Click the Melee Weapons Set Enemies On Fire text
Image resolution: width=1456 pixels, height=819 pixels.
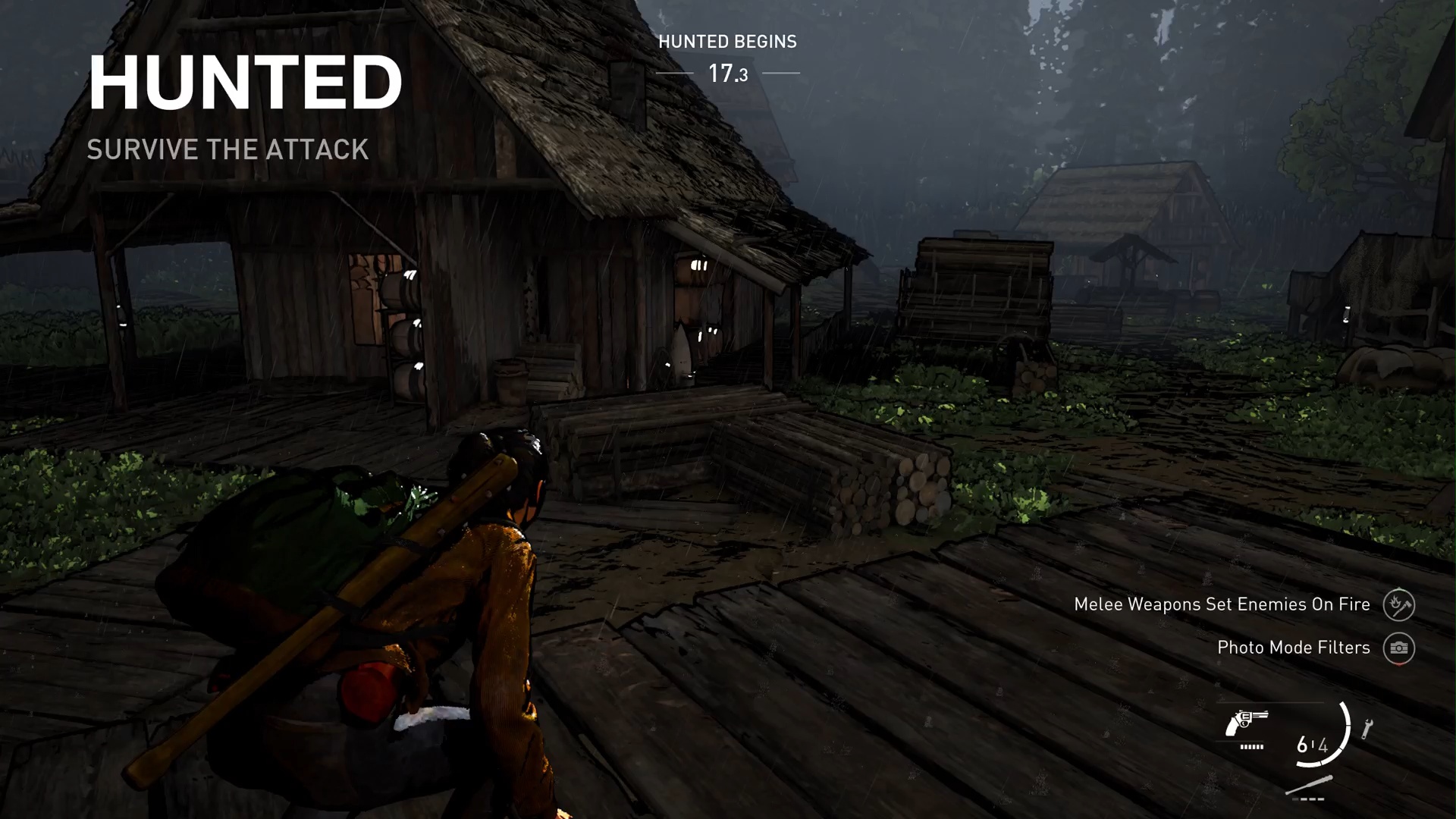(x=1222, y=604)
